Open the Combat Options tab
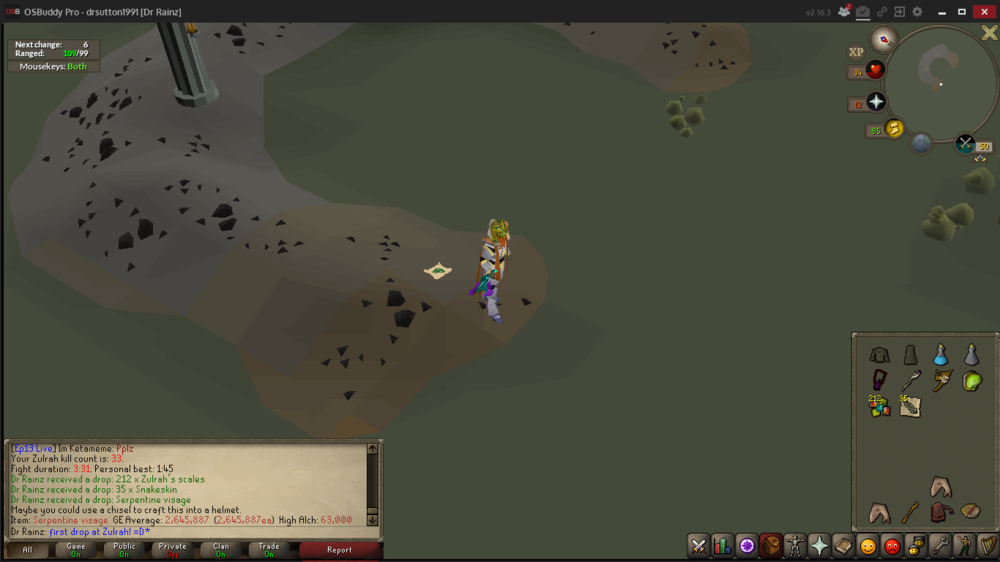Image resolution: width=1000 pixels, height=562 pixels. (698, 546)
